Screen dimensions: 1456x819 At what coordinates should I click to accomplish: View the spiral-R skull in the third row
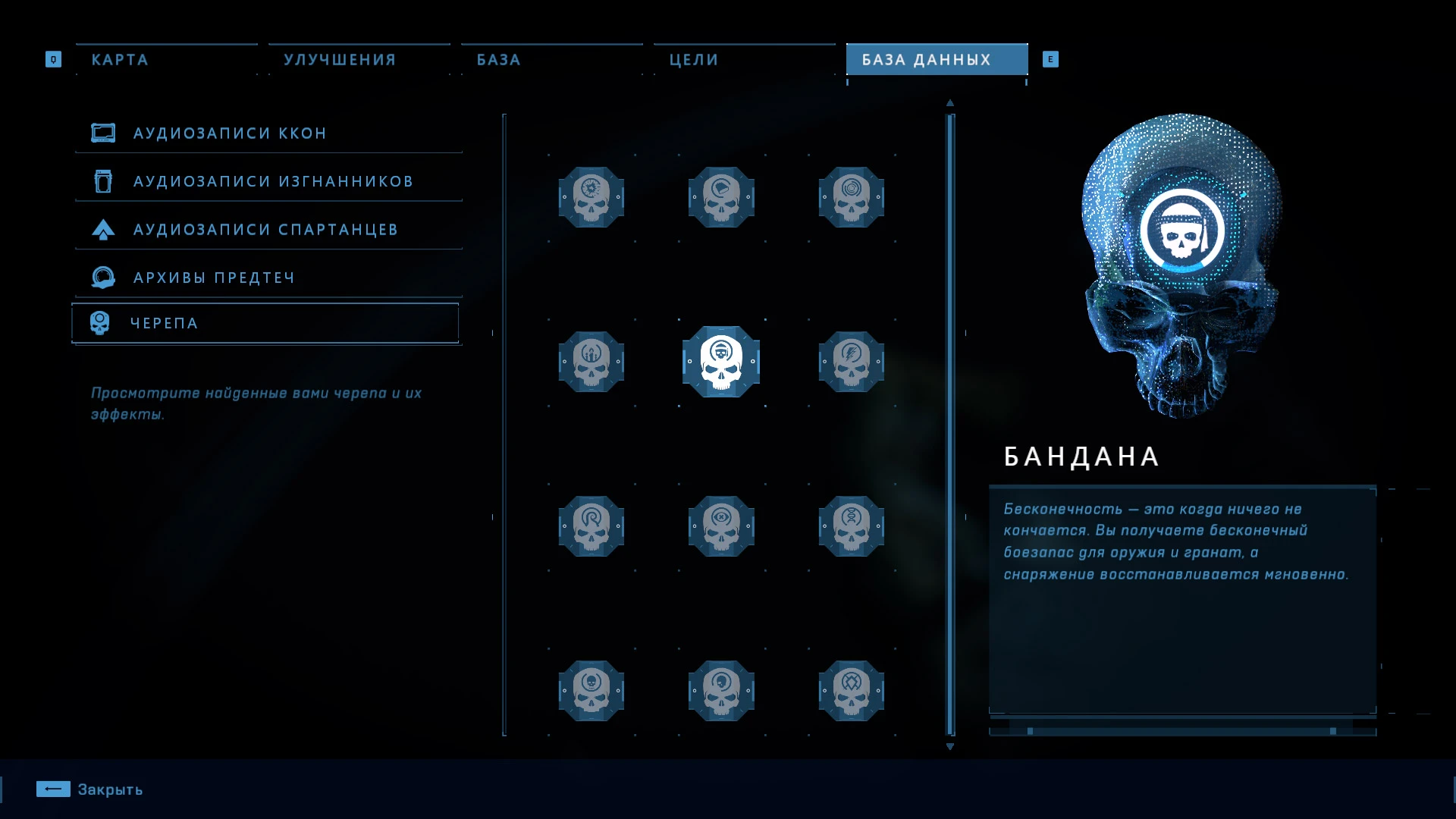[x=591, y=527]
